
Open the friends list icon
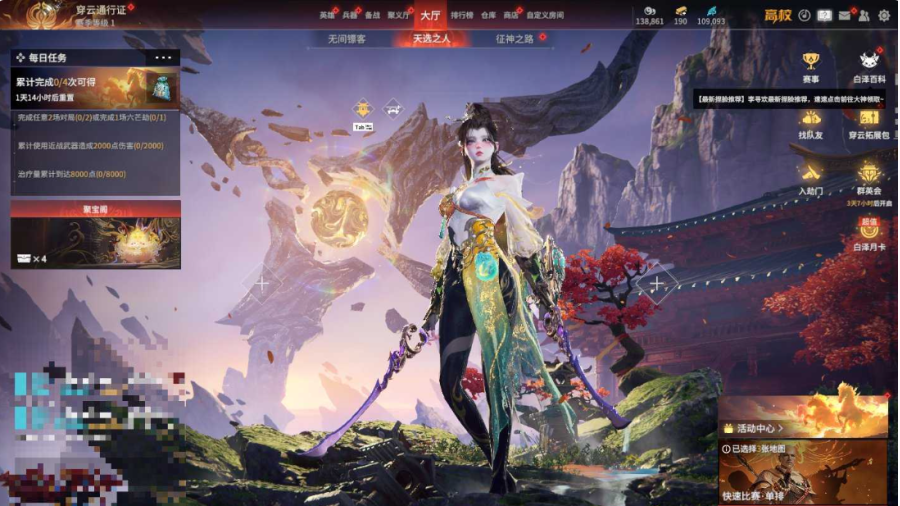coord(864,15)
